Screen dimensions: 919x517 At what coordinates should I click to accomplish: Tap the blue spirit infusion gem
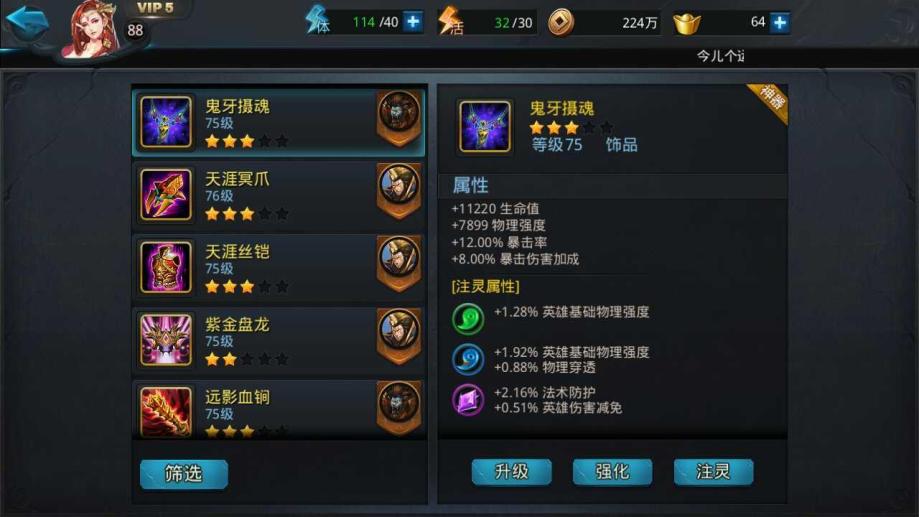click(468, 359)
